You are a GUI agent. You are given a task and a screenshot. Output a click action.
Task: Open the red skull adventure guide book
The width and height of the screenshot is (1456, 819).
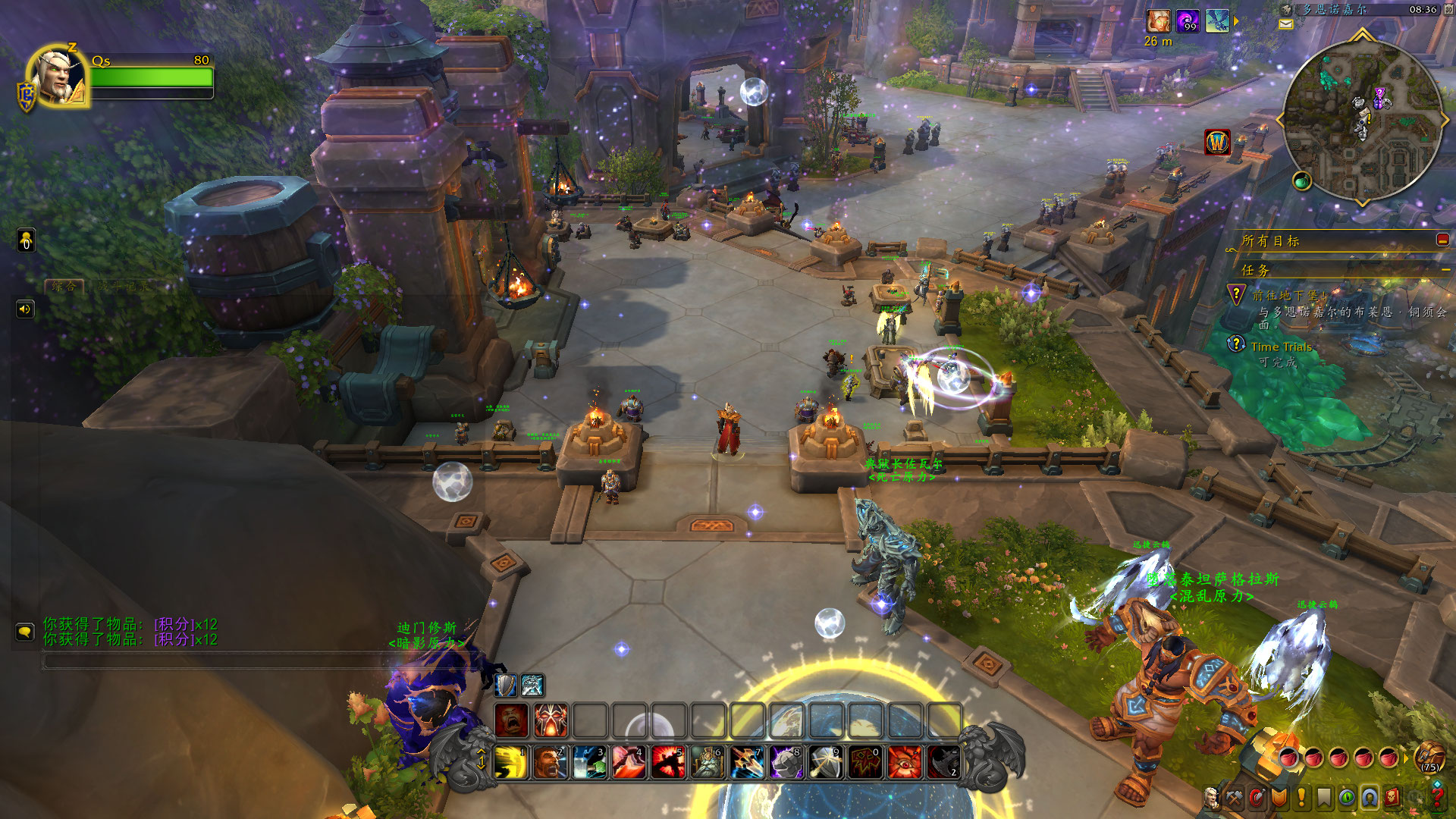click(1392, 797)
